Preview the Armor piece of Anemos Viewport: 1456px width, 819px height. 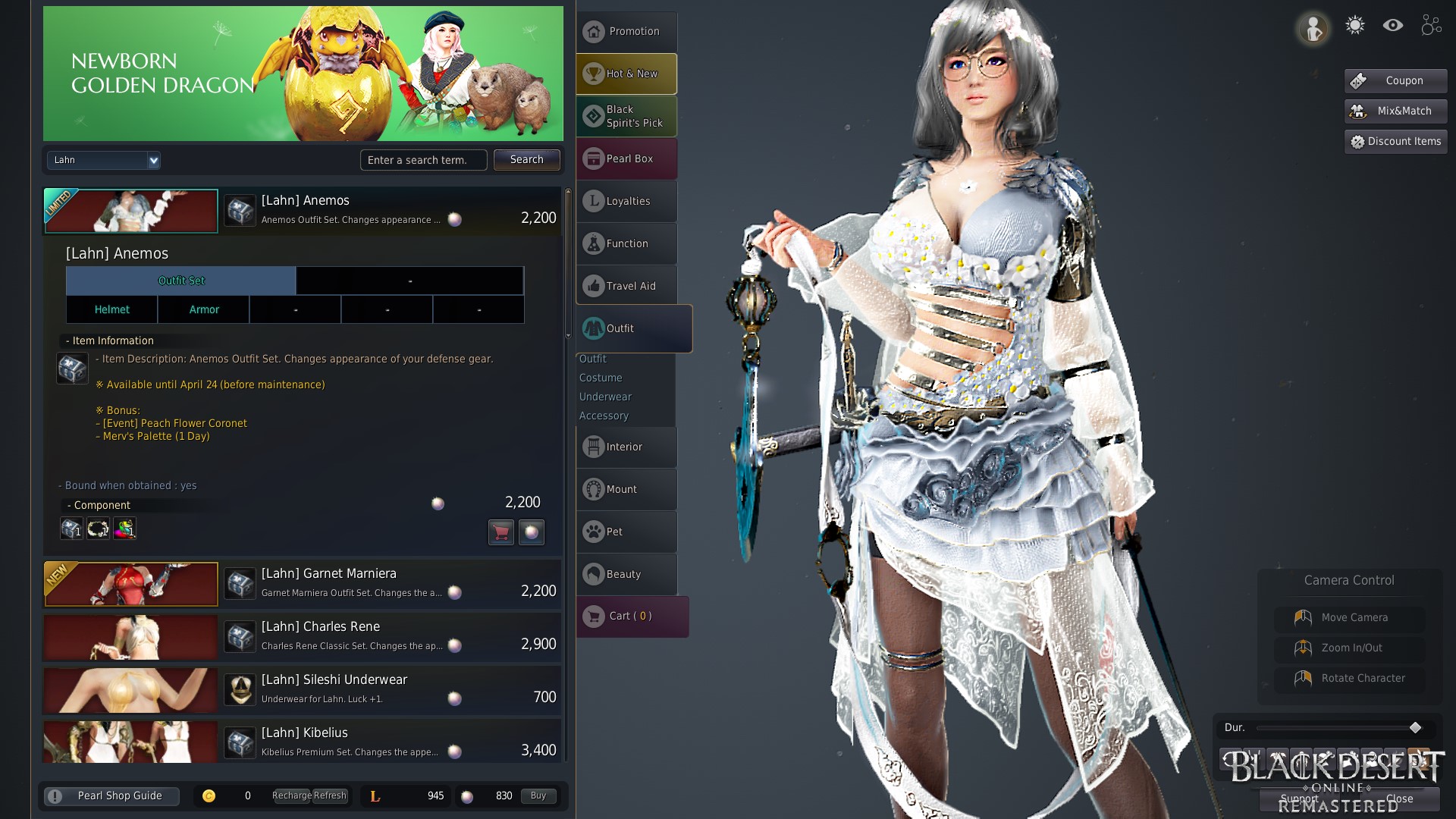pos(204,309)
